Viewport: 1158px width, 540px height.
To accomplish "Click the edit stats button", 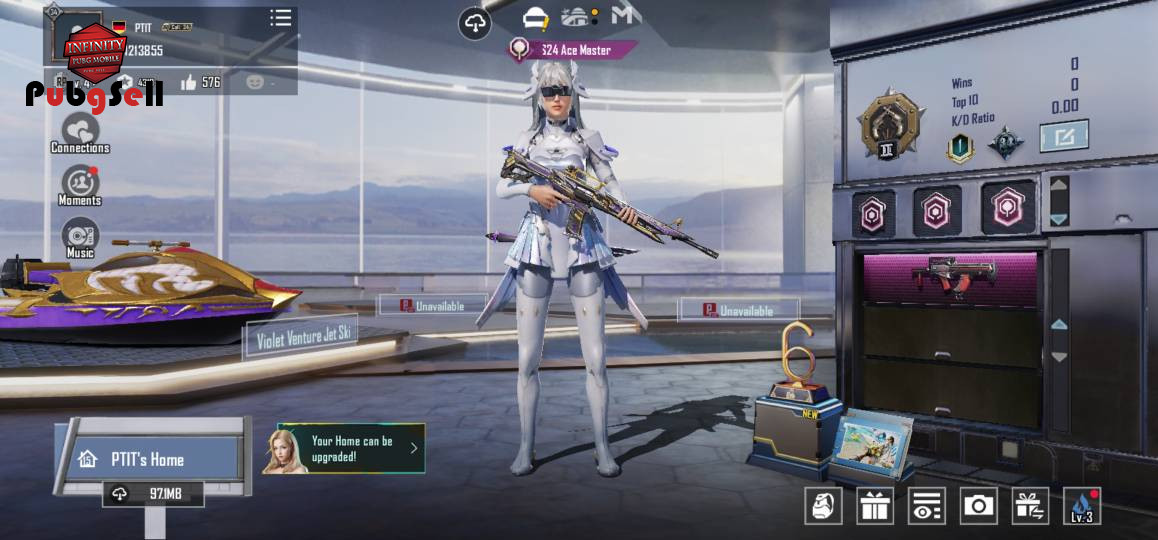I will click(x=1064, y=136).
